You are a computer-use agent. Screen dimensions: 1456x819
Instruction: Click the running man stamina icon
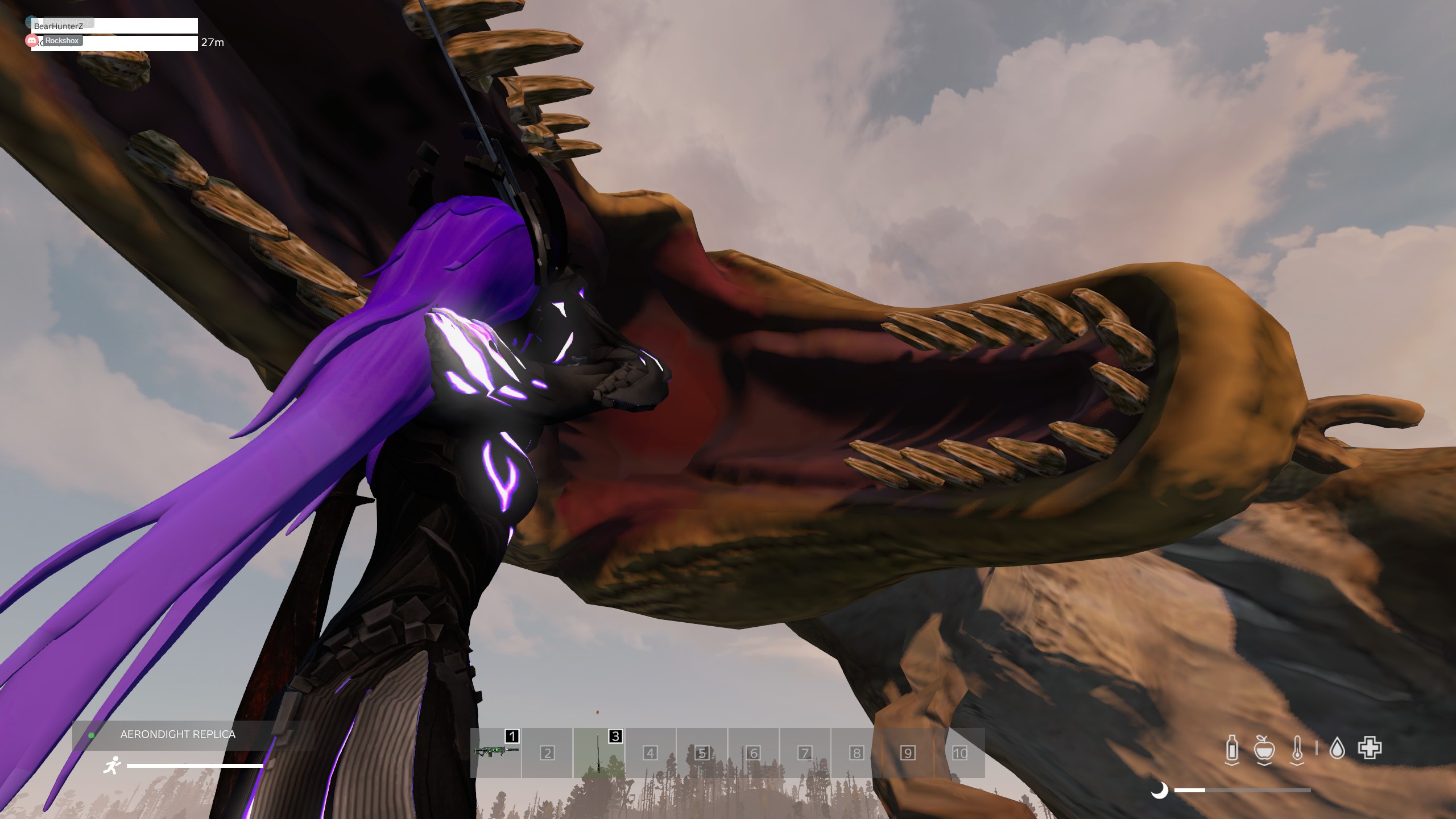[112, 766]
